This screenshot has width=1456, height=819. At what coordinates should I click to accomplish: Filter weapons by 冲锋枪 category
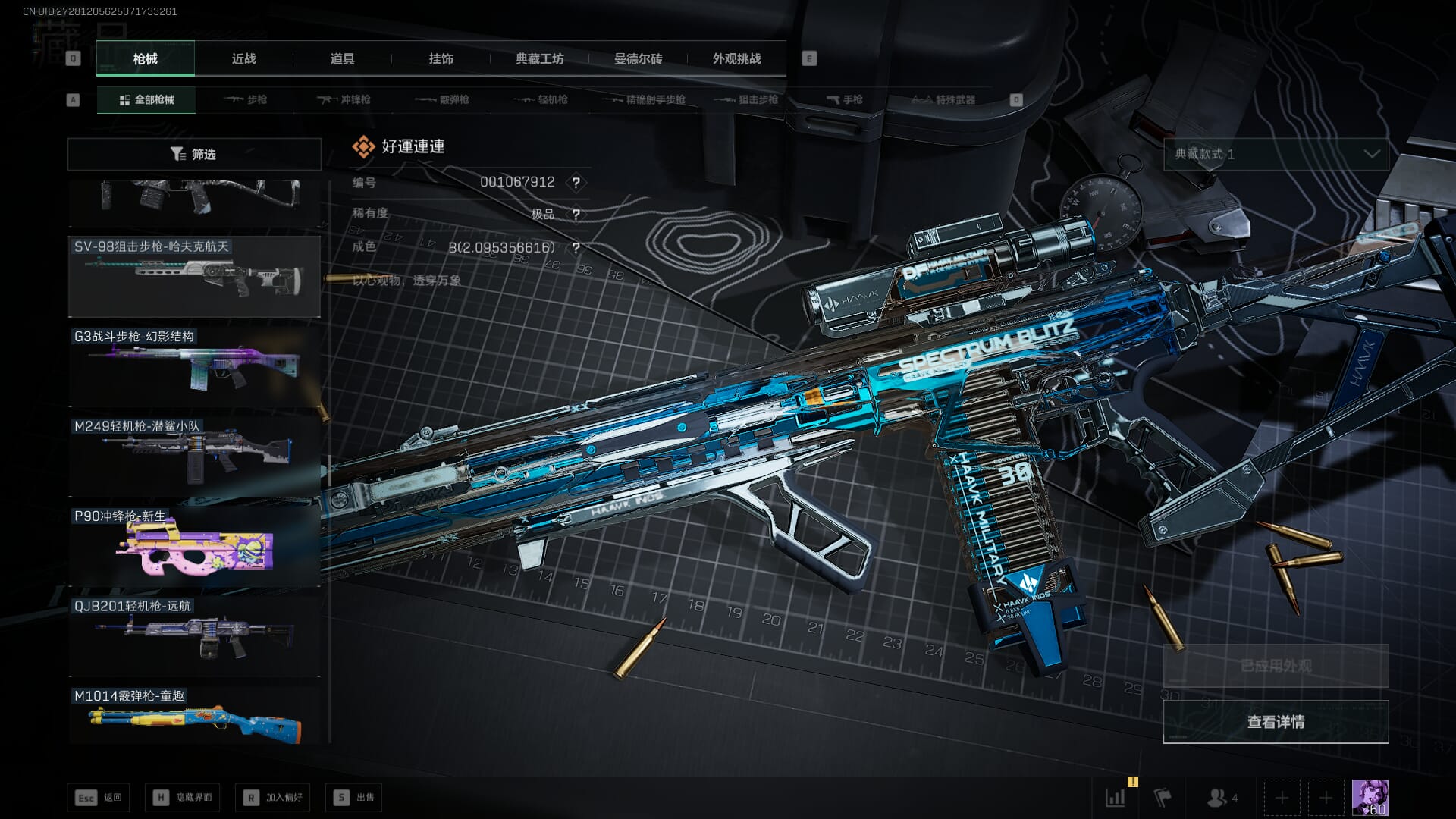click(344, 99)
